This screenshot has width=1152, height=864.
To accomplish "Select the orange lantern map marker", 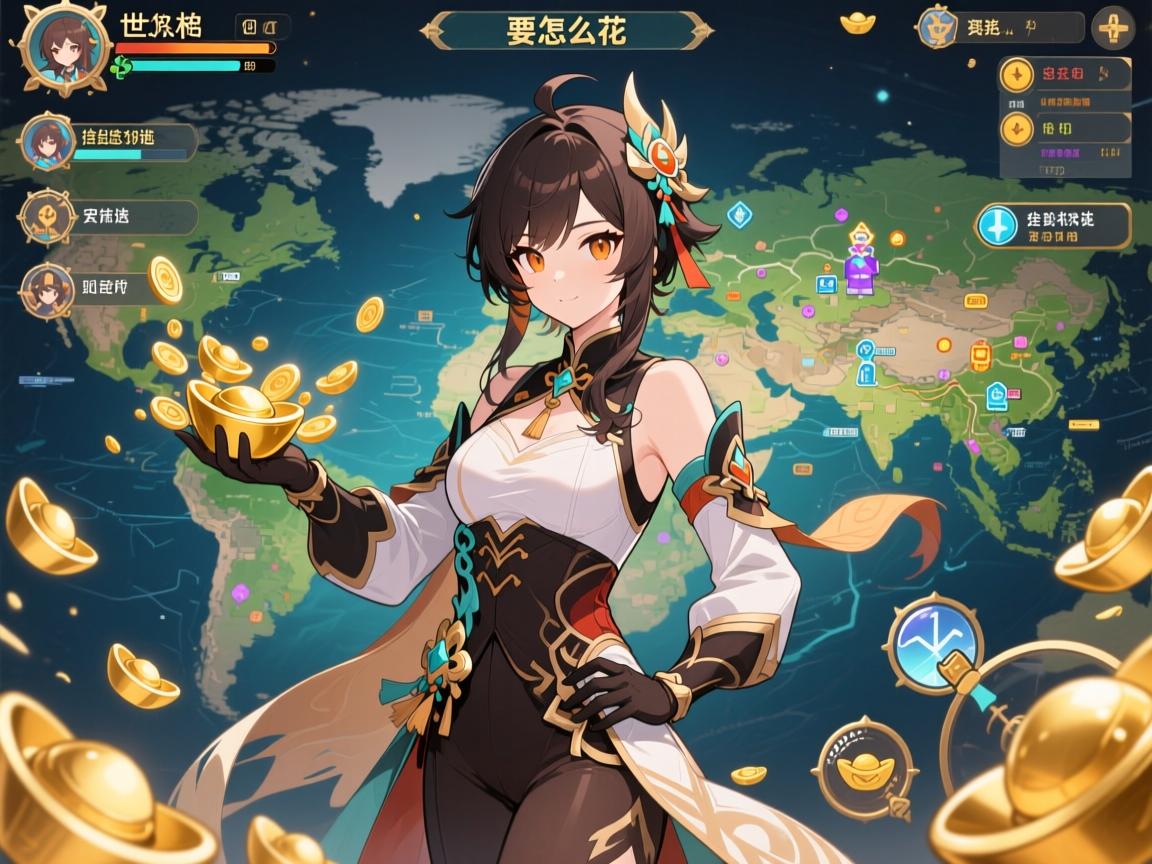I will pyautogui.click(x=979, y=354).
